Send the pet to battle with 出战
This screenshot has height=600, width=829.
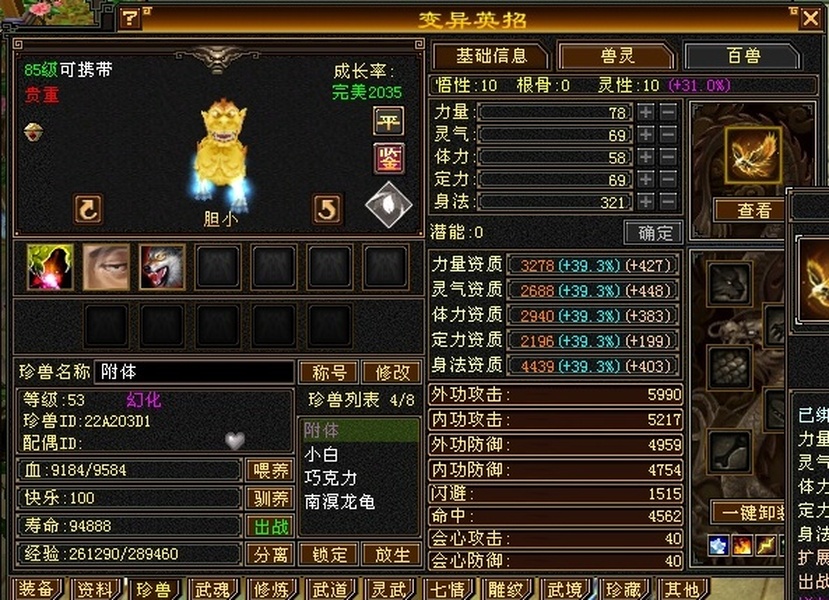click(x=269, y=526)
